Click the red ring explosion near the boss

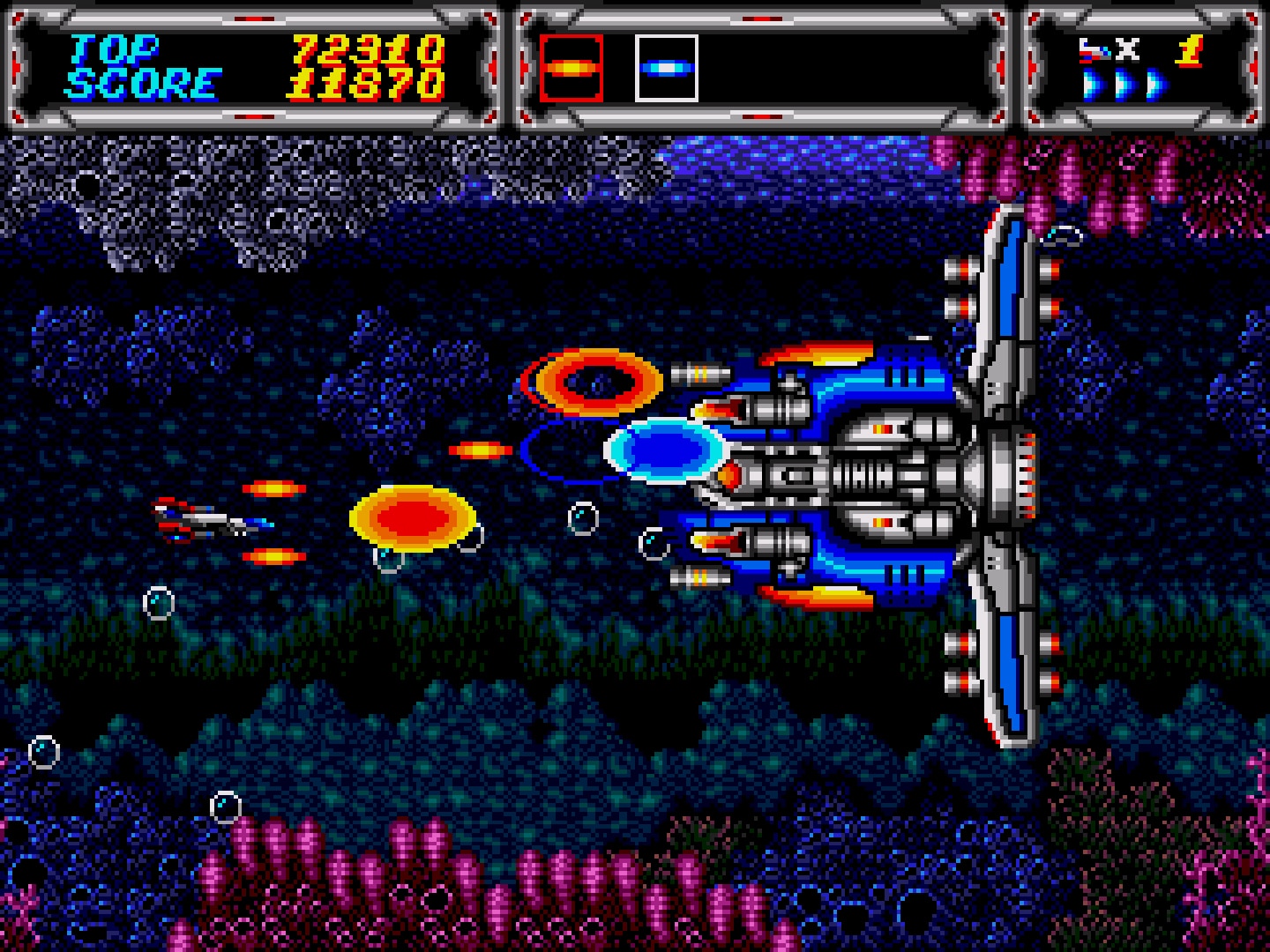click(x=592, y=383)
